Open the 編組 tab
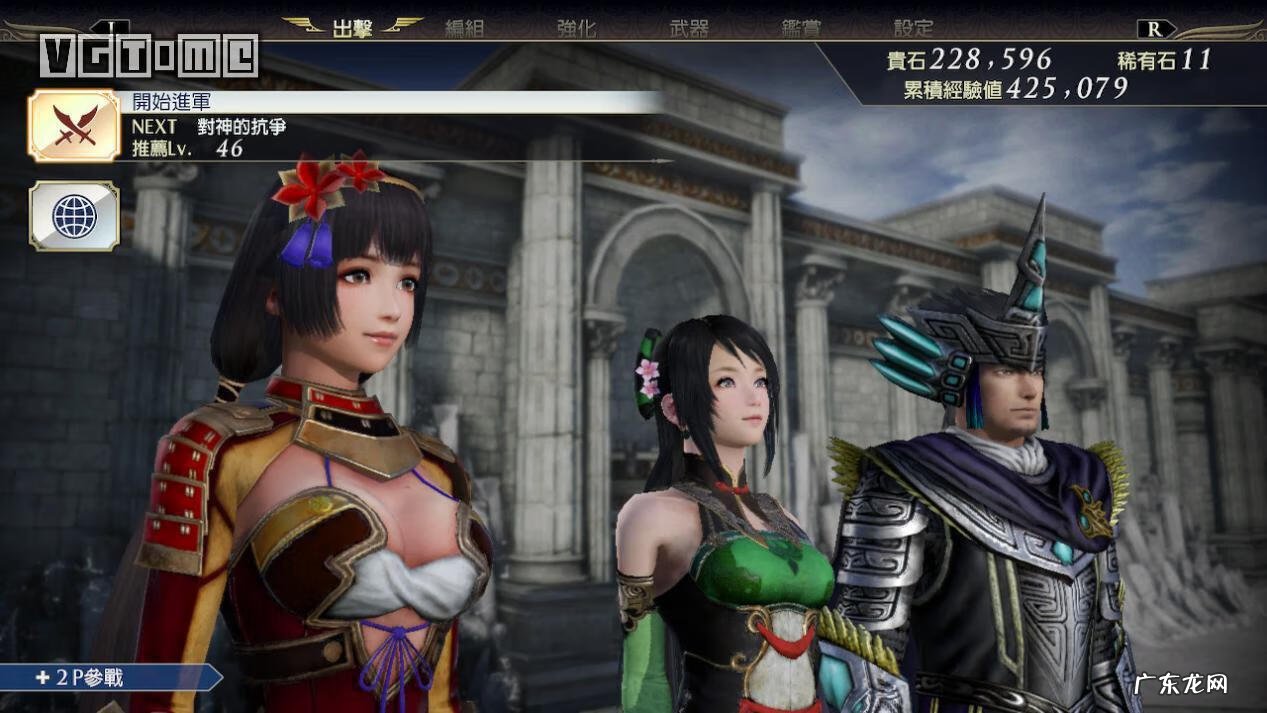Image resolution: width=1267 pixels, height=713 pixels. coord(464,28)
